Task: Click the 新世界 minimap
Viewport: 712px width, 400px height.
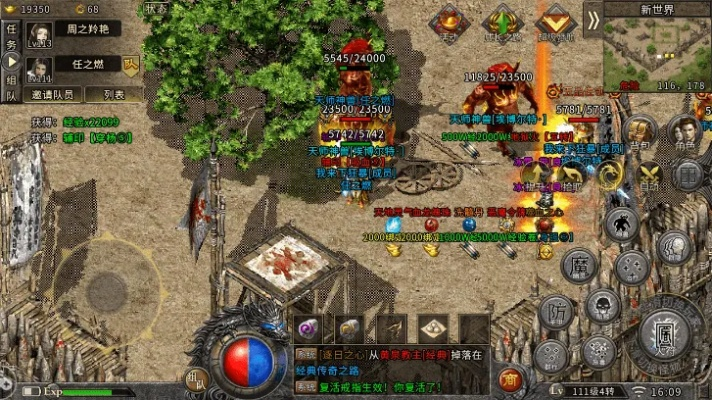Action: pos(657,52)
